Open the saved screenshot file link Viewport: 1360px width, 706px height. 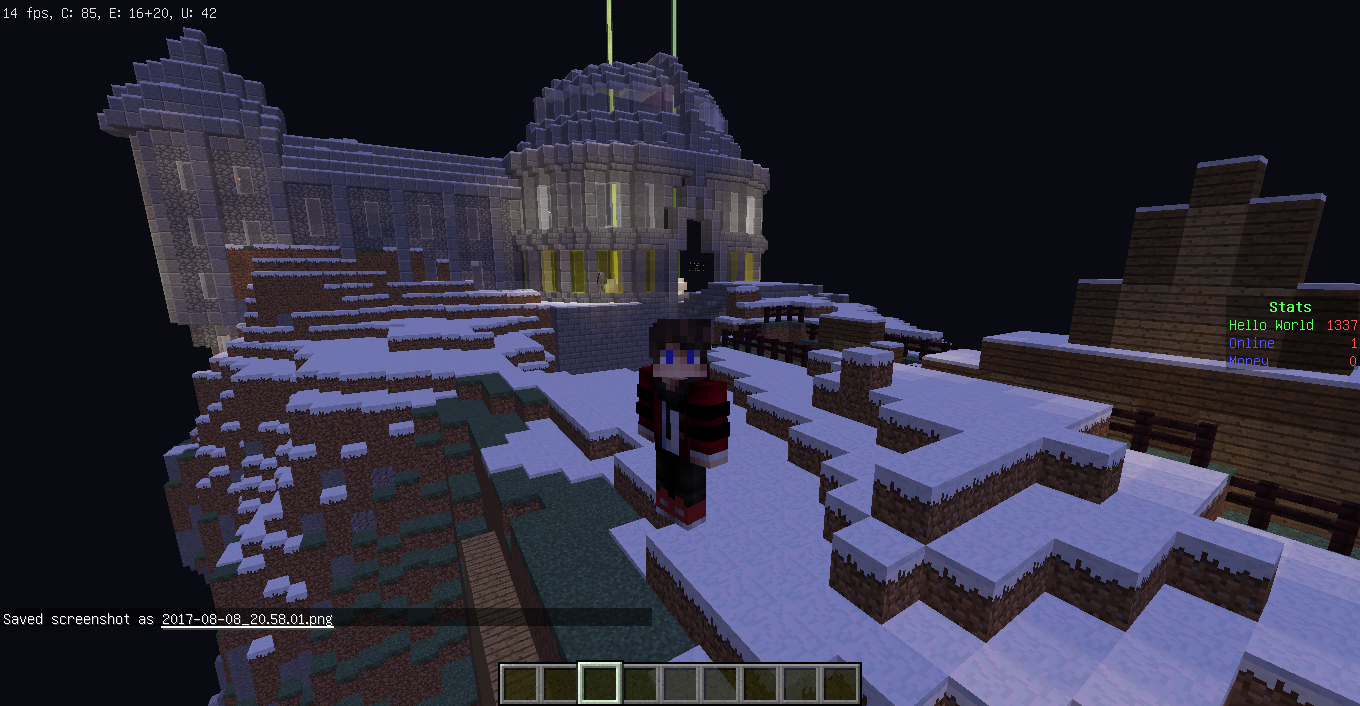[x=247, y=619]
